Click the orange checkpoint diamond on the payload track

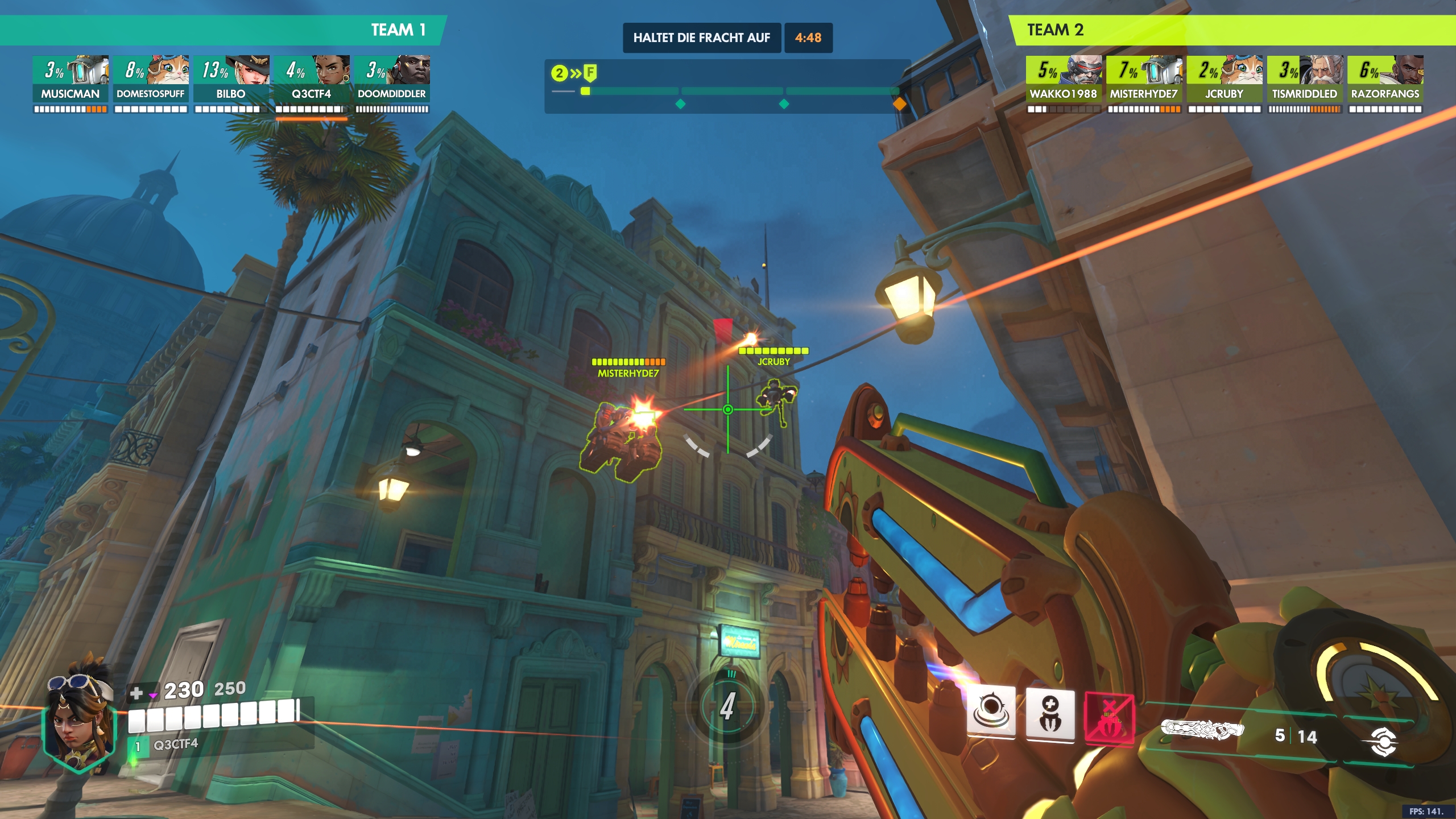[900, 104]
